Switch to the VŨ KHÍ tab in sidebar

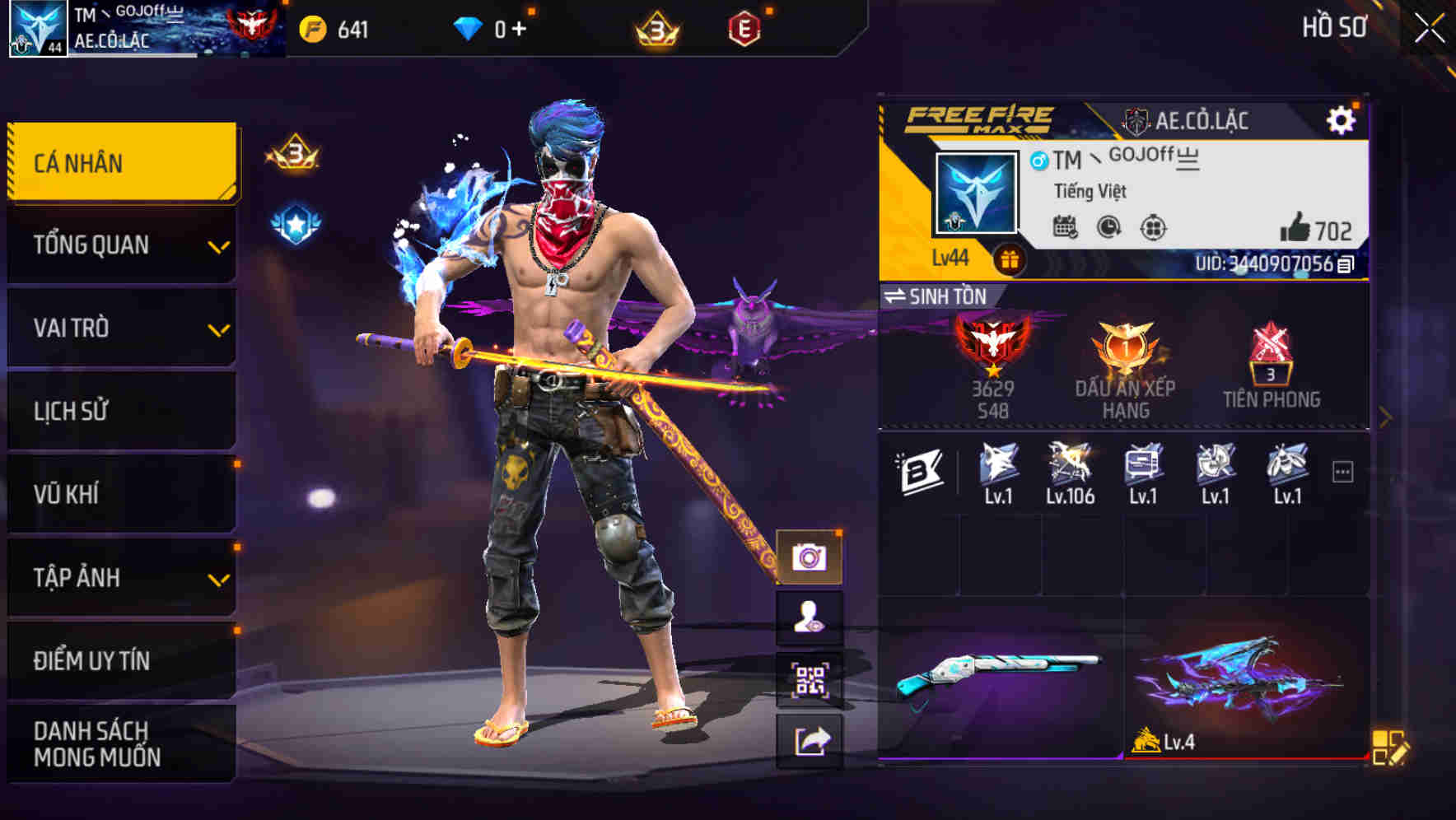click(x=121, y=494)
